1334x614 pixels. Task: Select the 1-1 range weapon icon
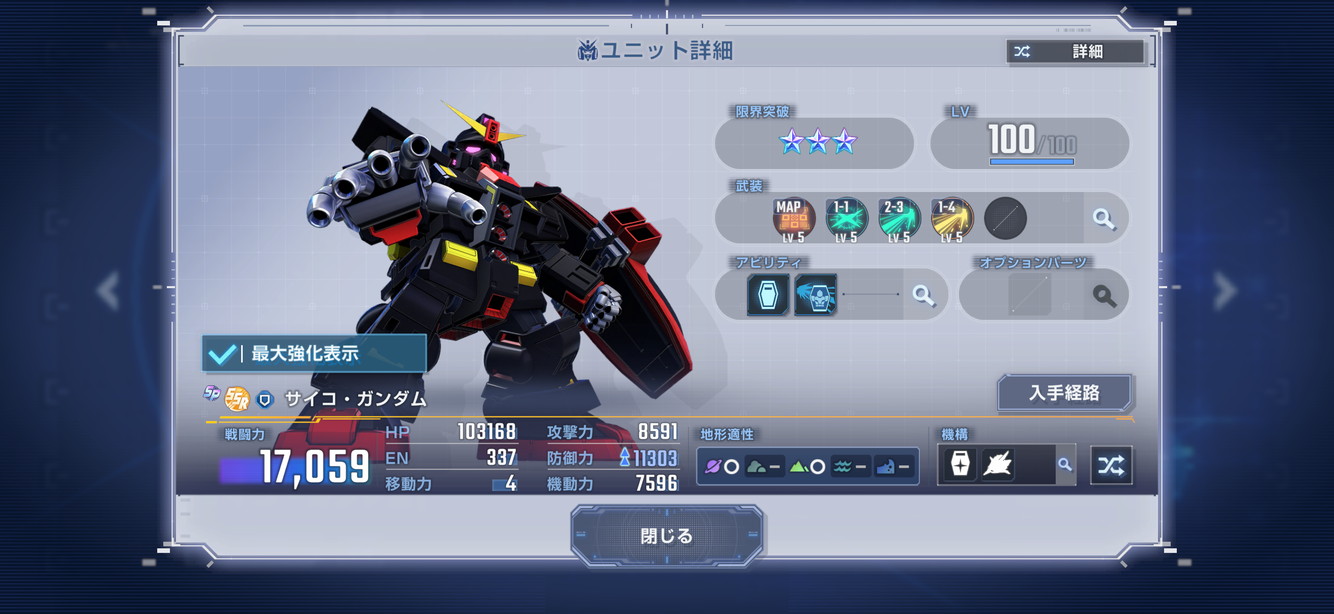click(846, 218)
